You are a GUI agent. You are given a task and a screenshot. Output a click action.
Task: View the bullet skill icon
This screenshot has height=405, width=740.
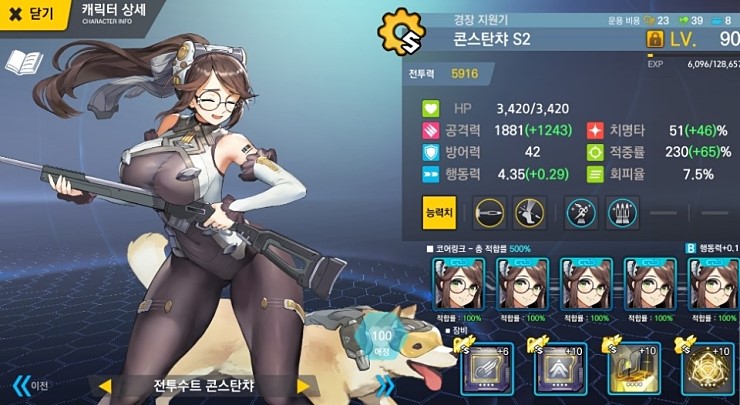(490, 211)
